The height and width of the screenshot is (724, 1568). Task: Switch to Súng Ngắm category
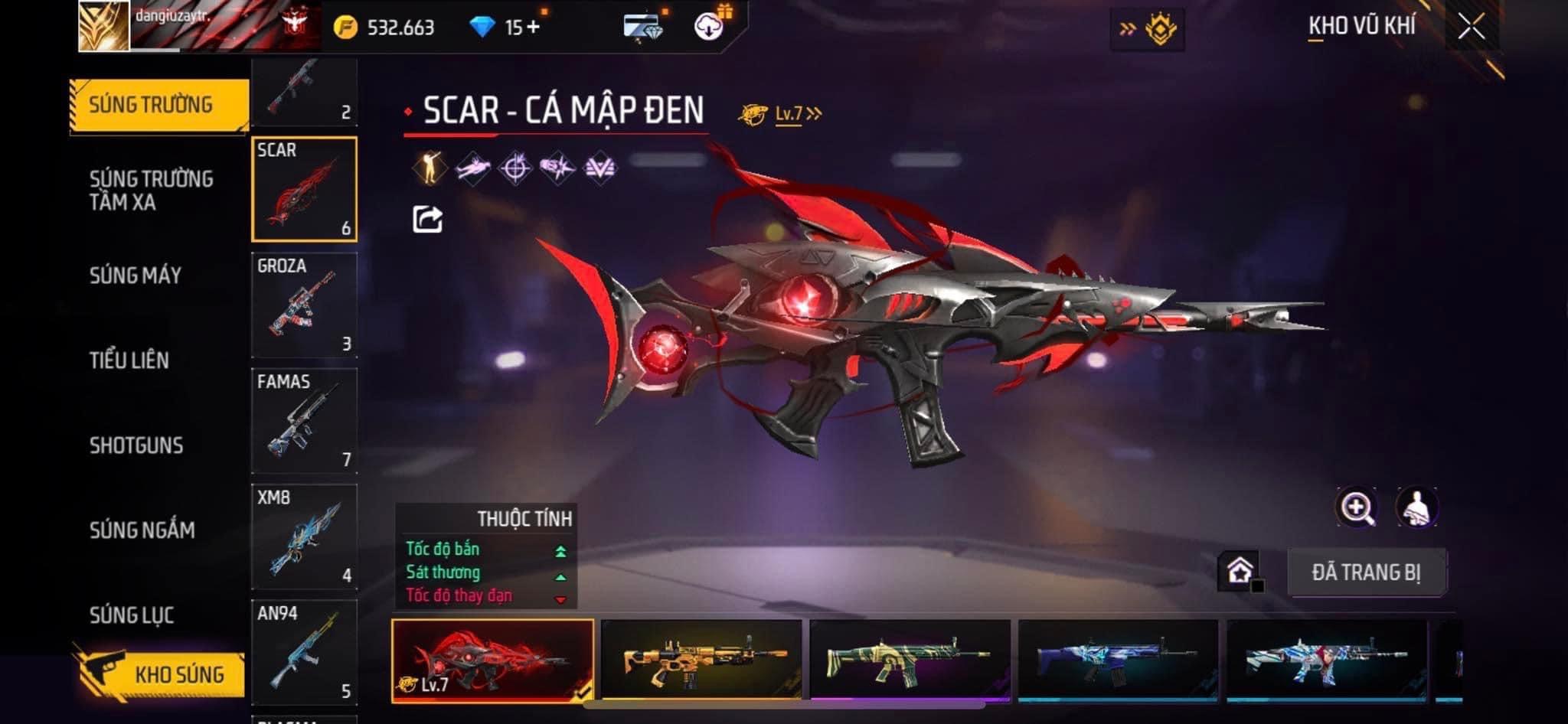(142, 530)
